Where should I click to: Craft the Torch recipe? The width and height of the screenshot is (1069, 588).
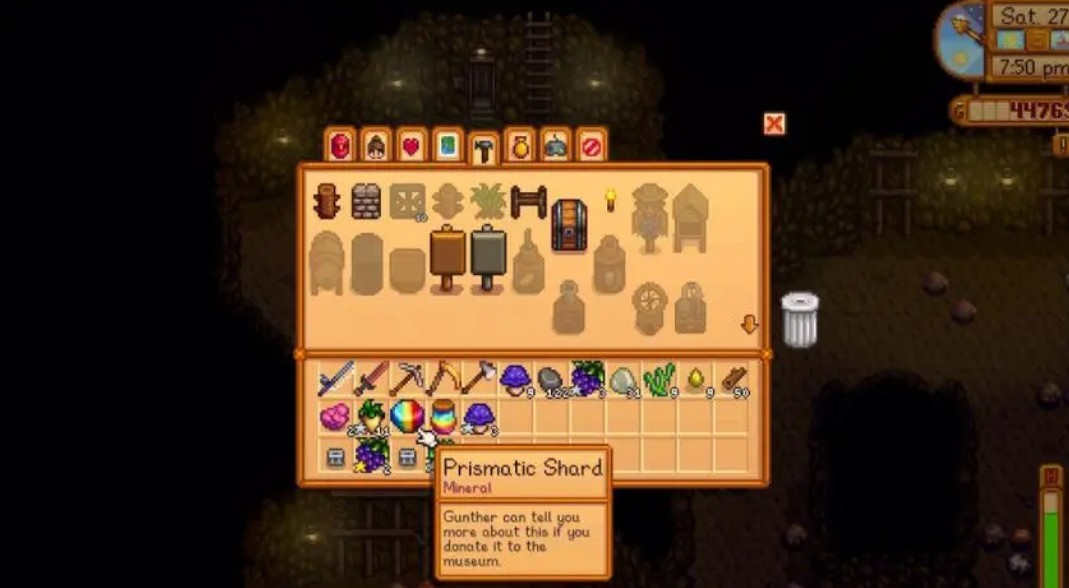610,200
